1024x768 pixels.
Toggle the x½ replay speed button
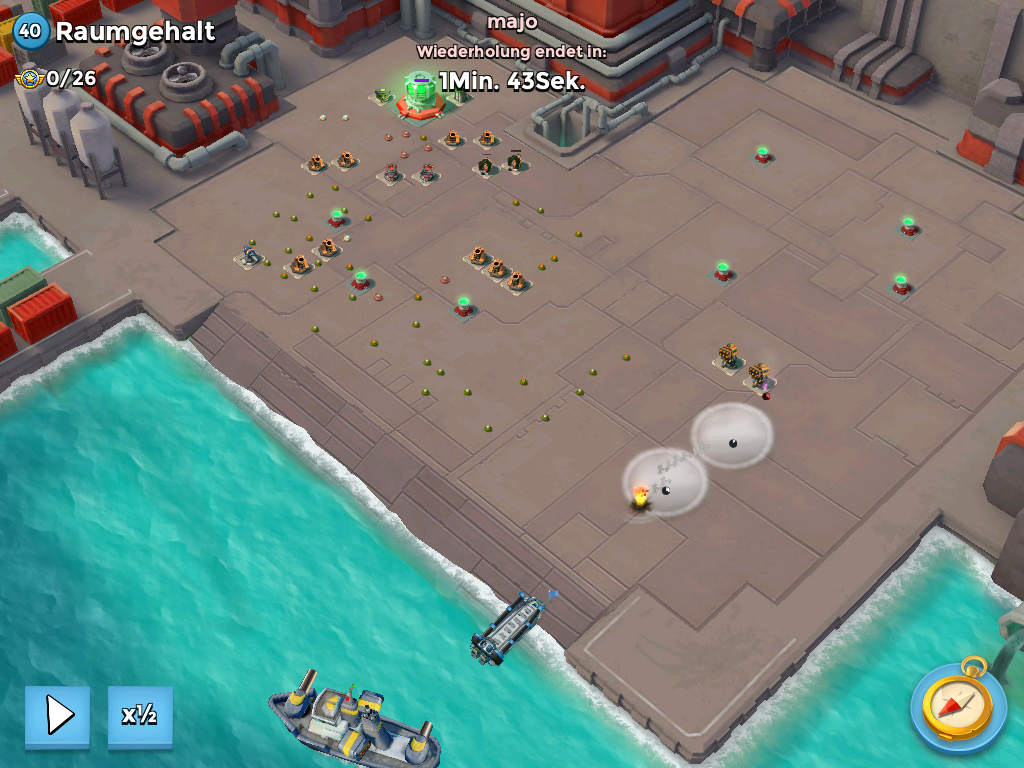point(140,715)
